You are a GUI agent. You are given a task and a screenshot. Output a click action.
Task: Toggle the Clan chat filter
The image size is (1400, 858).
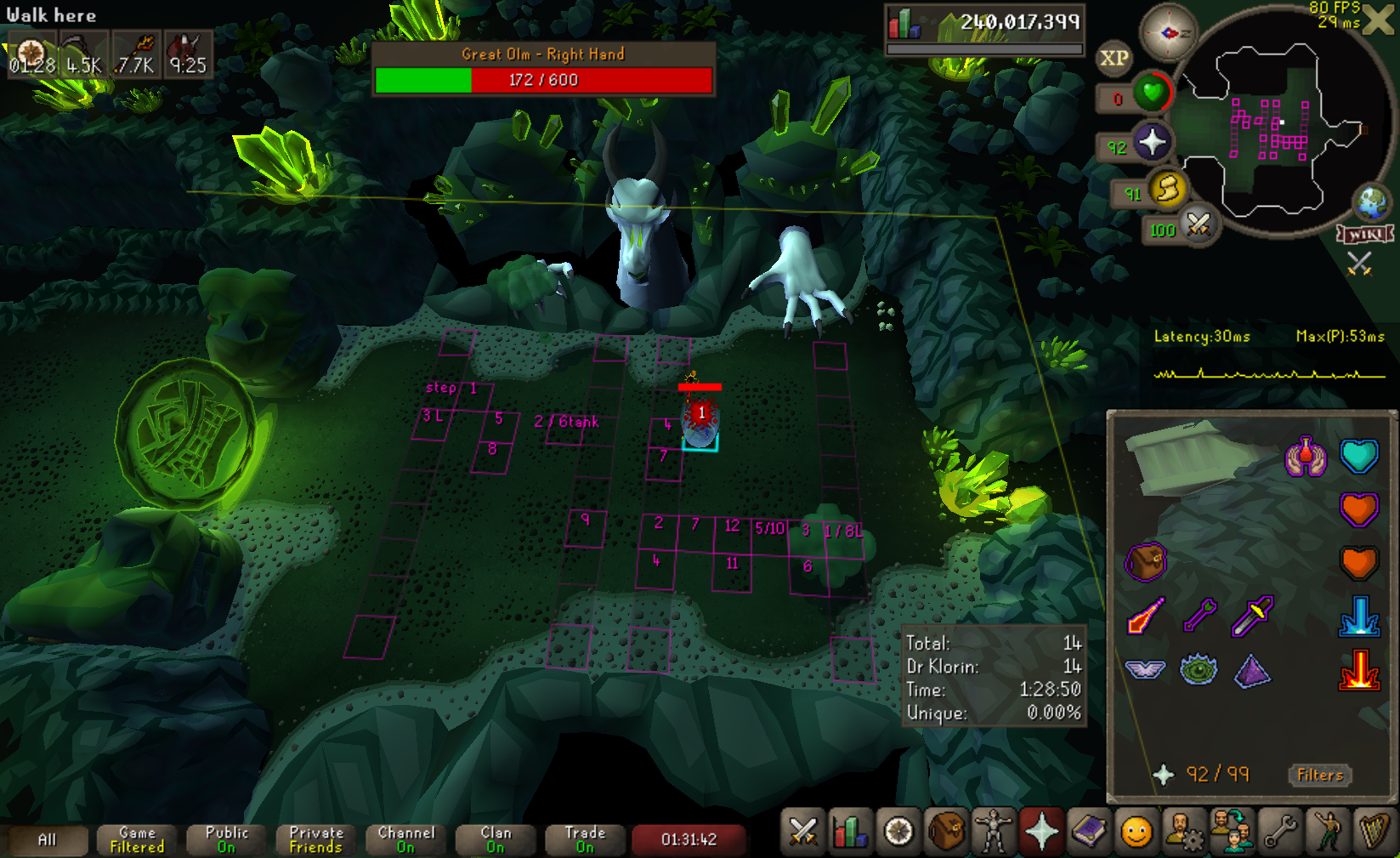click(x=496, y=840)
